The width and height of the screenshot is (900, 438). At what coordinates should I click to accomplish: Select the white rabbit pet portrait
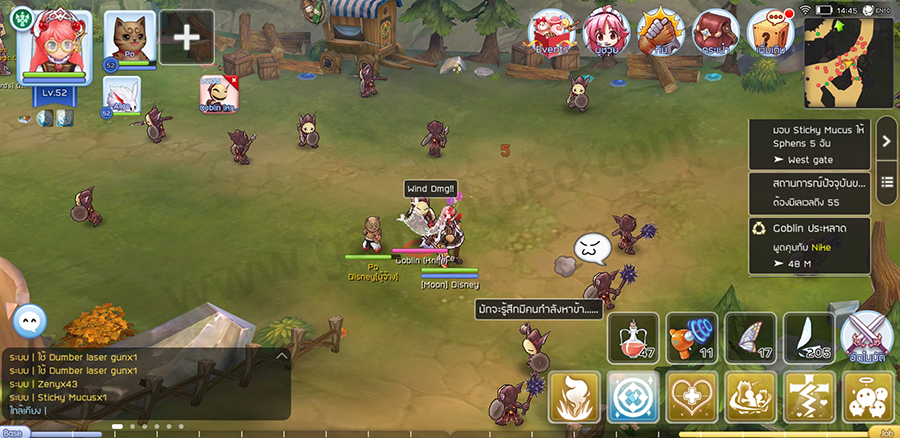click(x=122, y=95)
